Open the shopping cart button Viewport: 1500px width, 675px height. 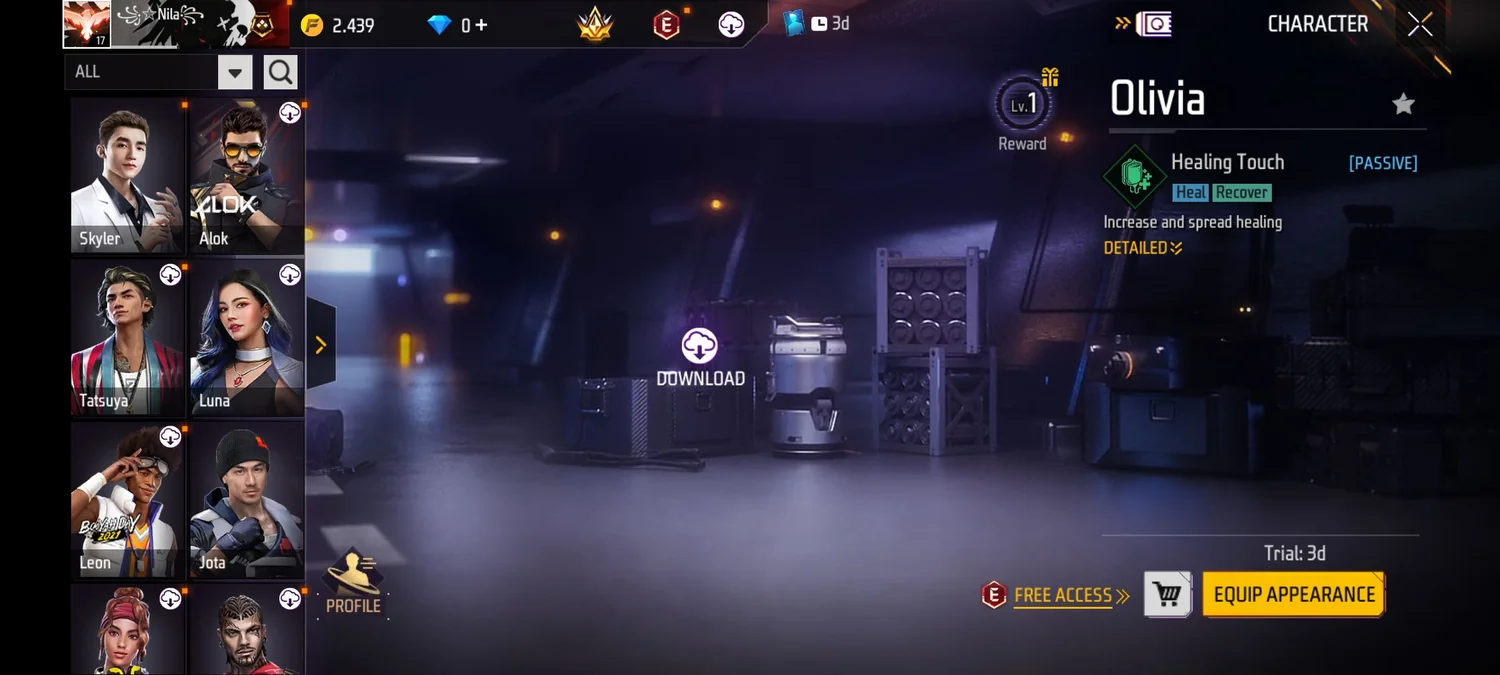[1167, 595]
